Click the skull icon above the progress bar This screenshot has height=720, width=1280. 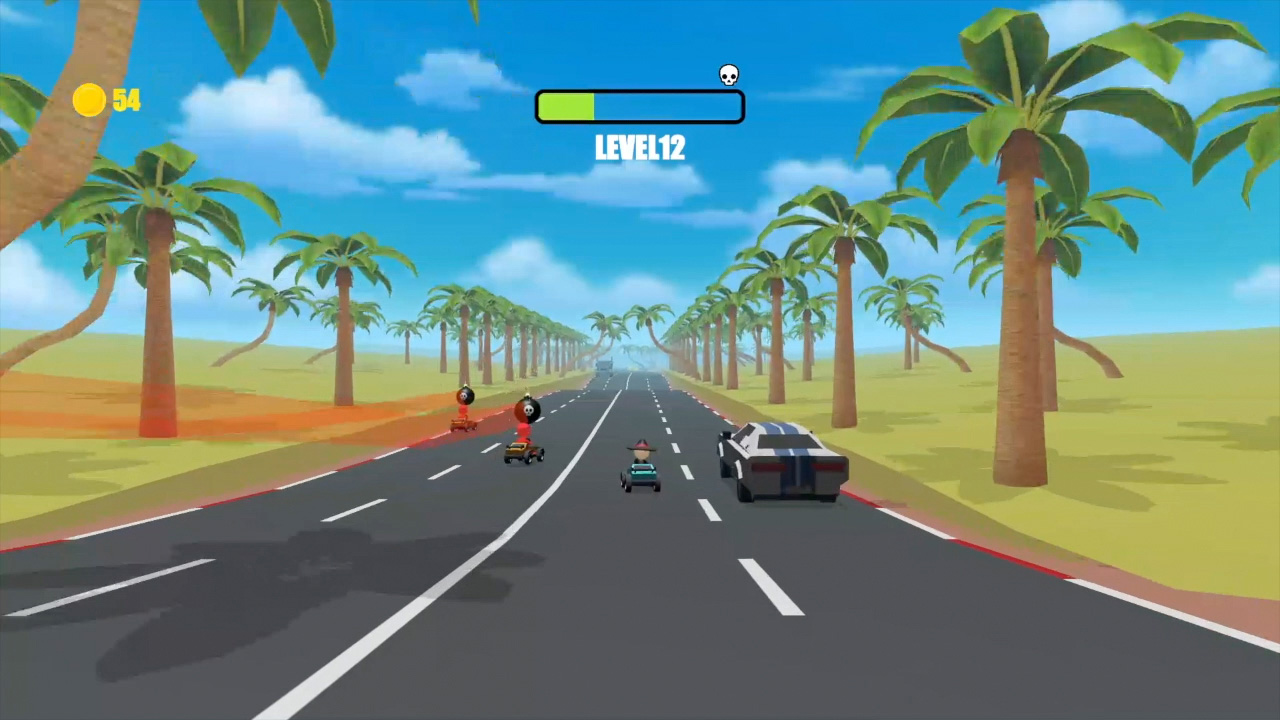coord(728,74)
